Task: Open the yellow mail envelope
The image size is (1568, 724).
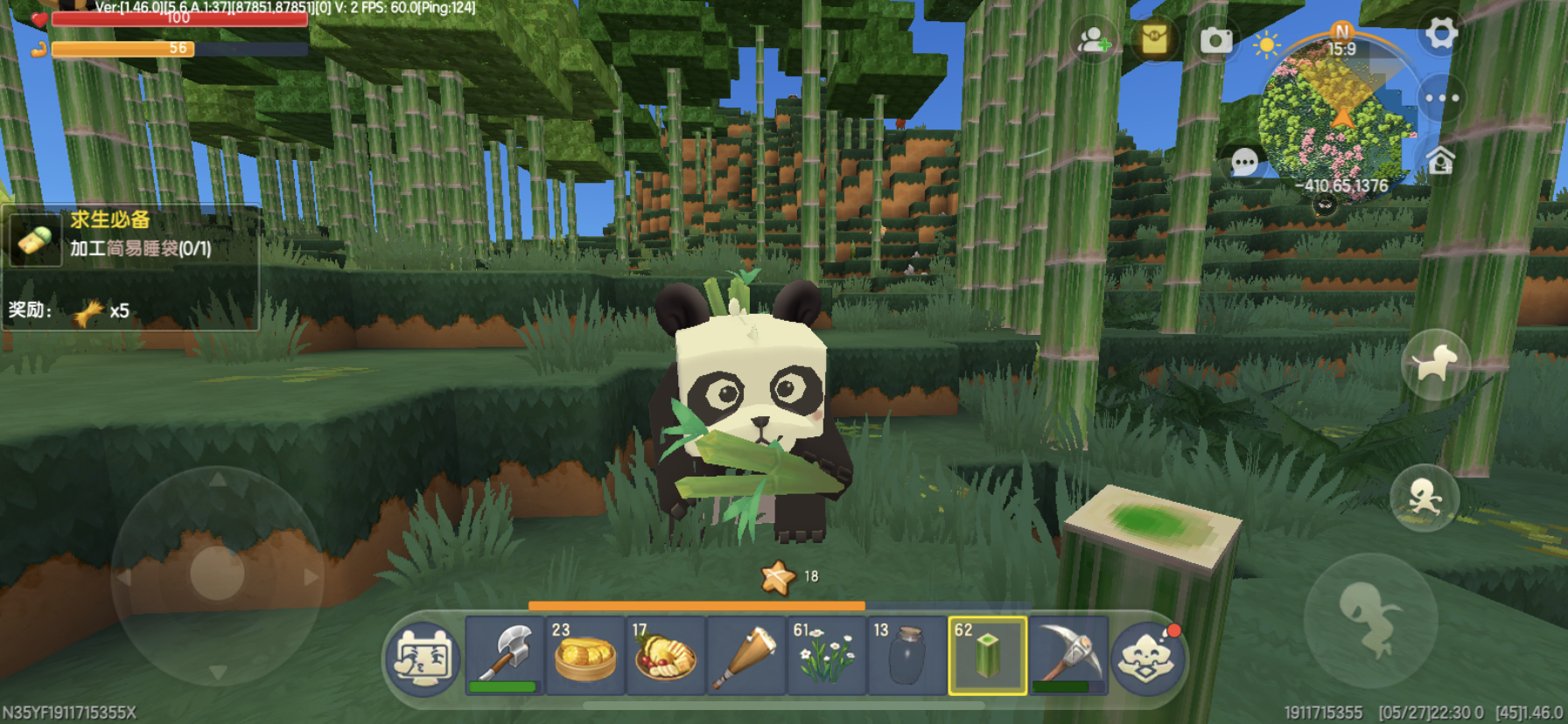Action: point(1154,39)
